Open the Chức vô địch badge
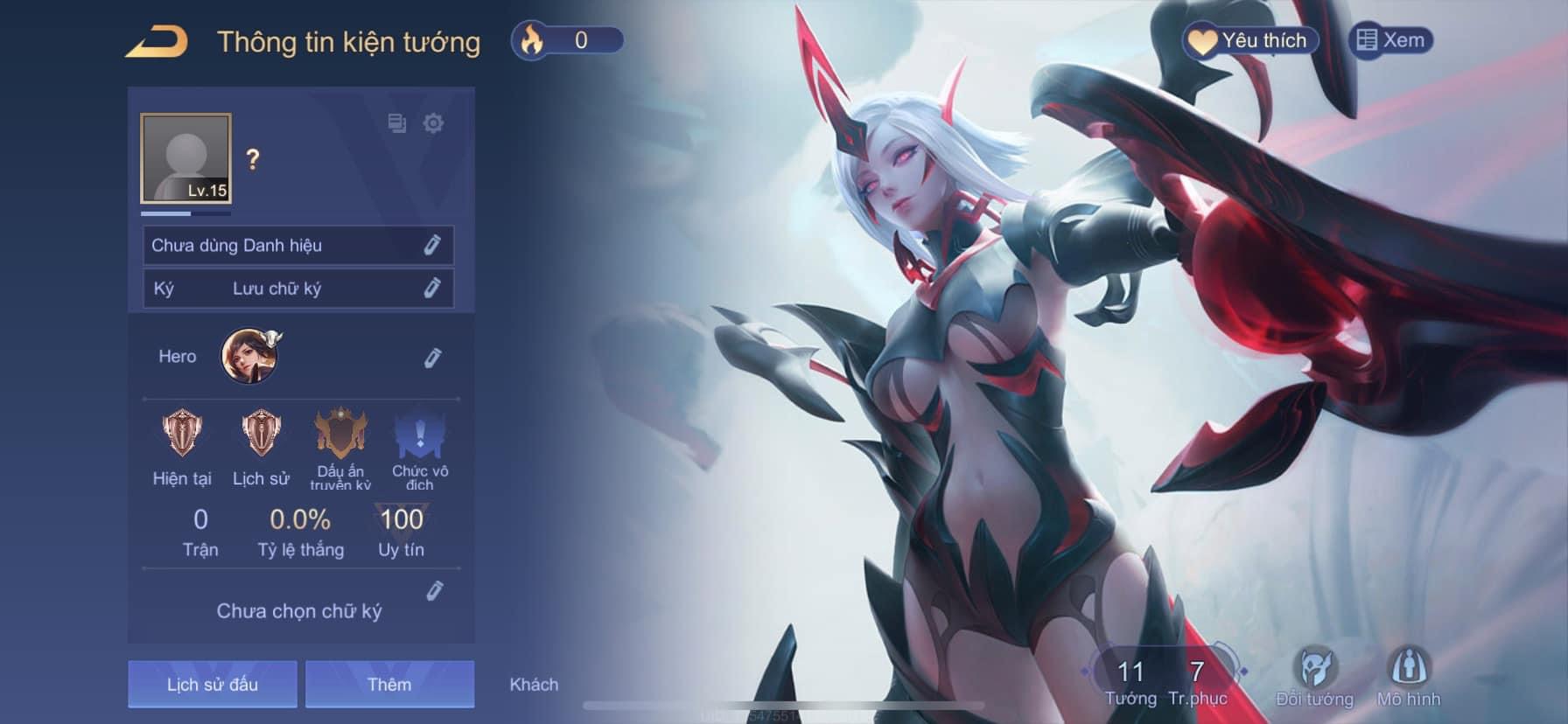This screenshot has height=724, width=1568. tap(420, 435)
